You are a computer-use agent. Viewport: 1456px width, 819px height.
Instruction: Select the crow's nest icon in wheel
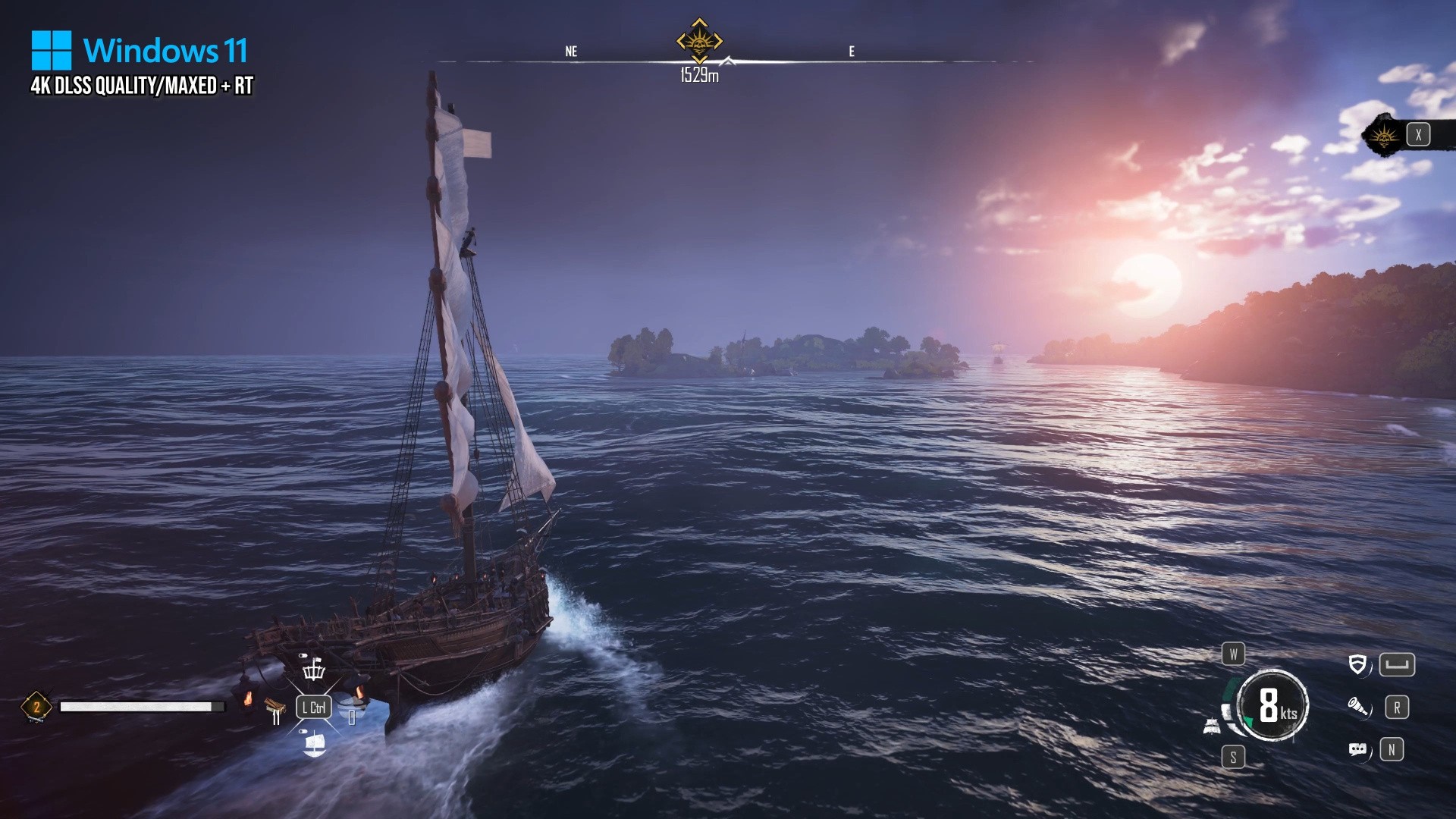click(x=314, y=669)
